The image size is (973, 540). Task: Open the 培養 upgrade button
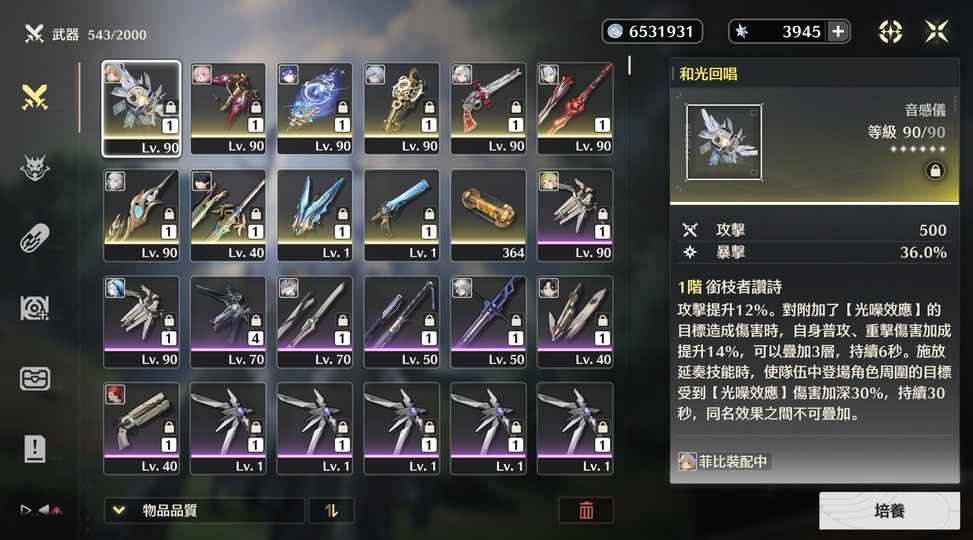point(889,511)
